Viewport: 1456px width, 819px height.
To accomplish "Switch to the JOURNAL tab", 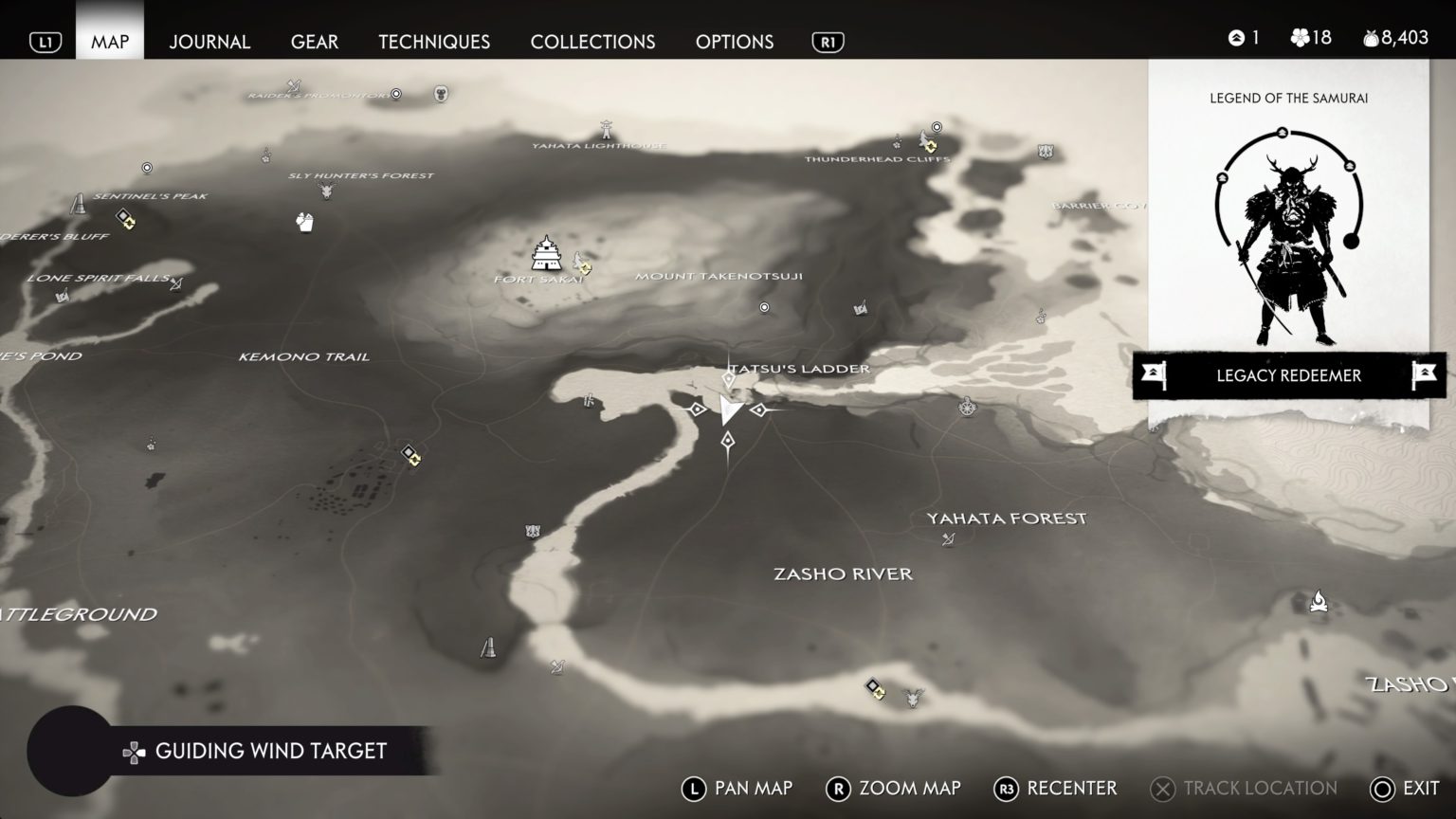I will (x=209, y=42).
